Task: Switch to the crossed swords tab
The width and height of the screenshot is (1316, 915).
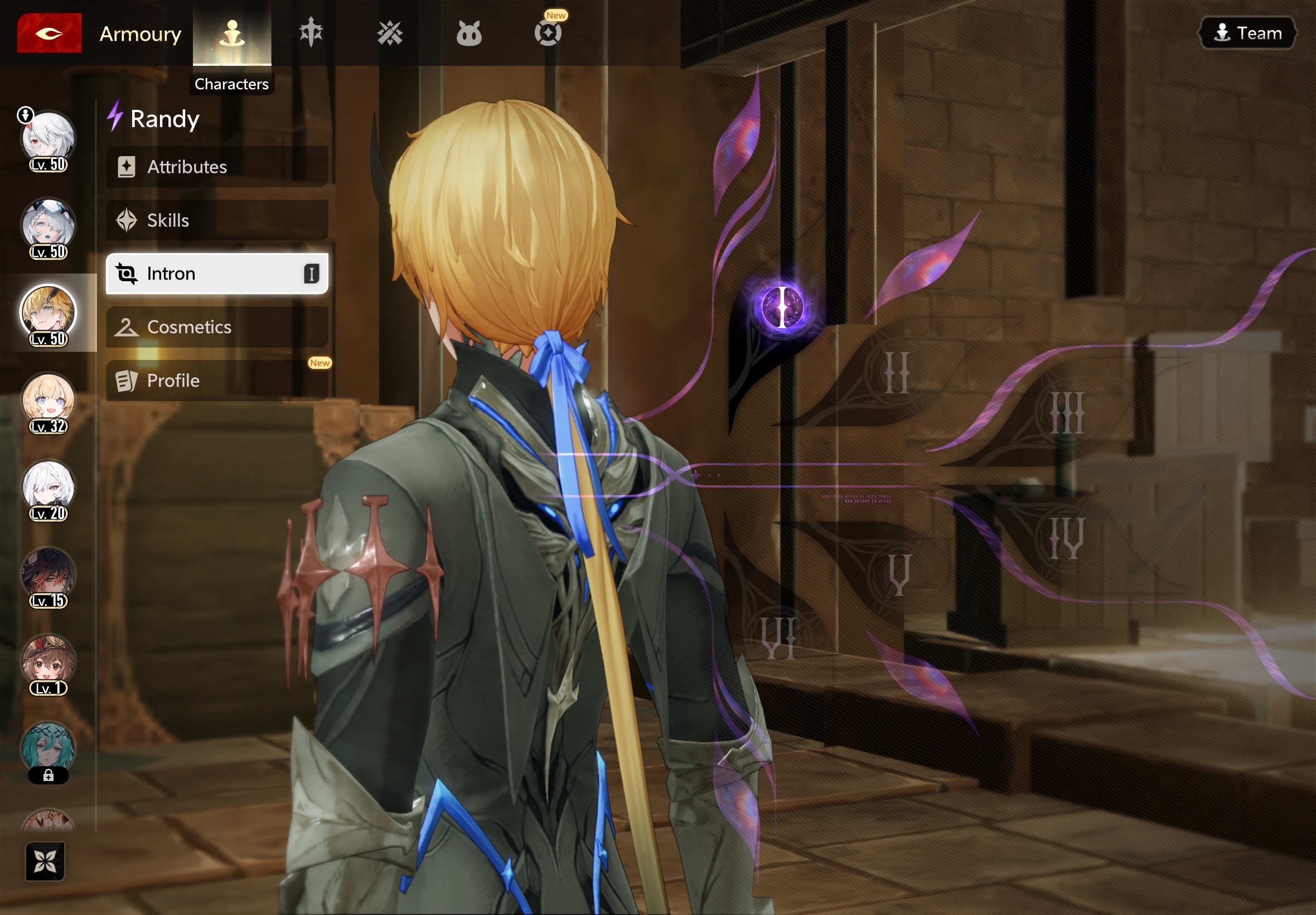Action: tap(390, 33)
